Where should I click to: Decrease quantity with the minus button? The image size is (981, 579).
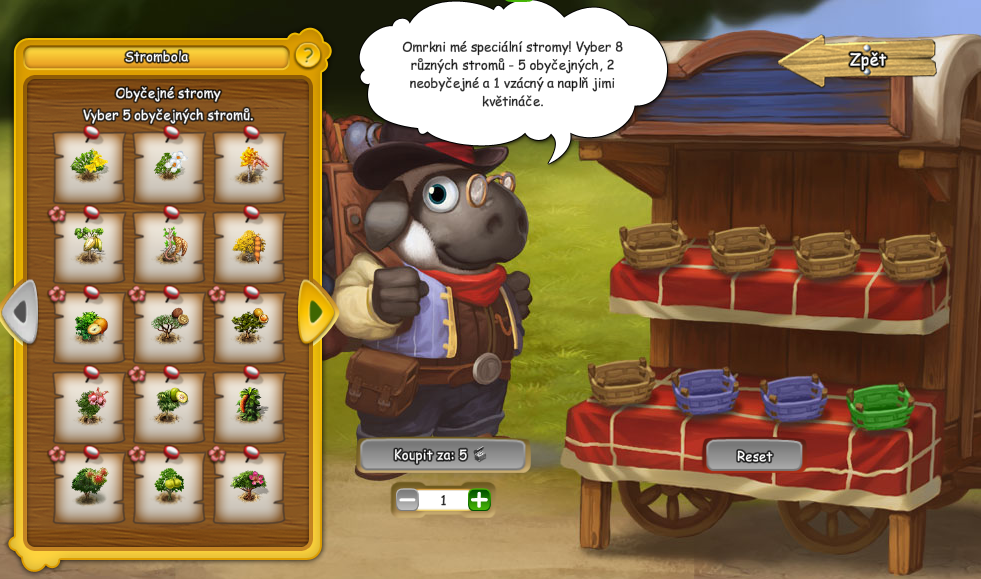click(x=407, y=500)
